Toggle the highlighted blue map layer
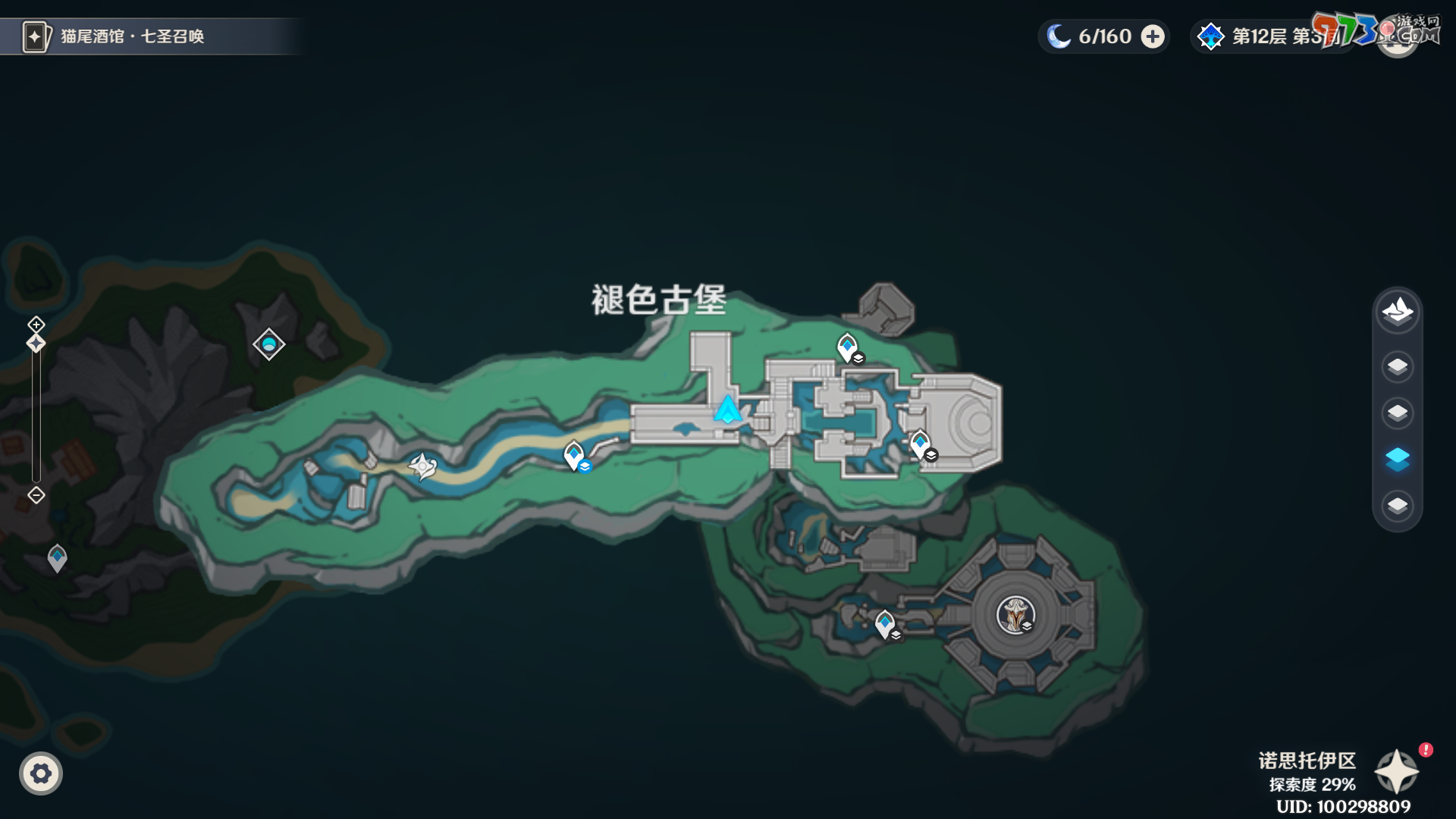The image size is (1456, 819). click(x=1398, y=457)
